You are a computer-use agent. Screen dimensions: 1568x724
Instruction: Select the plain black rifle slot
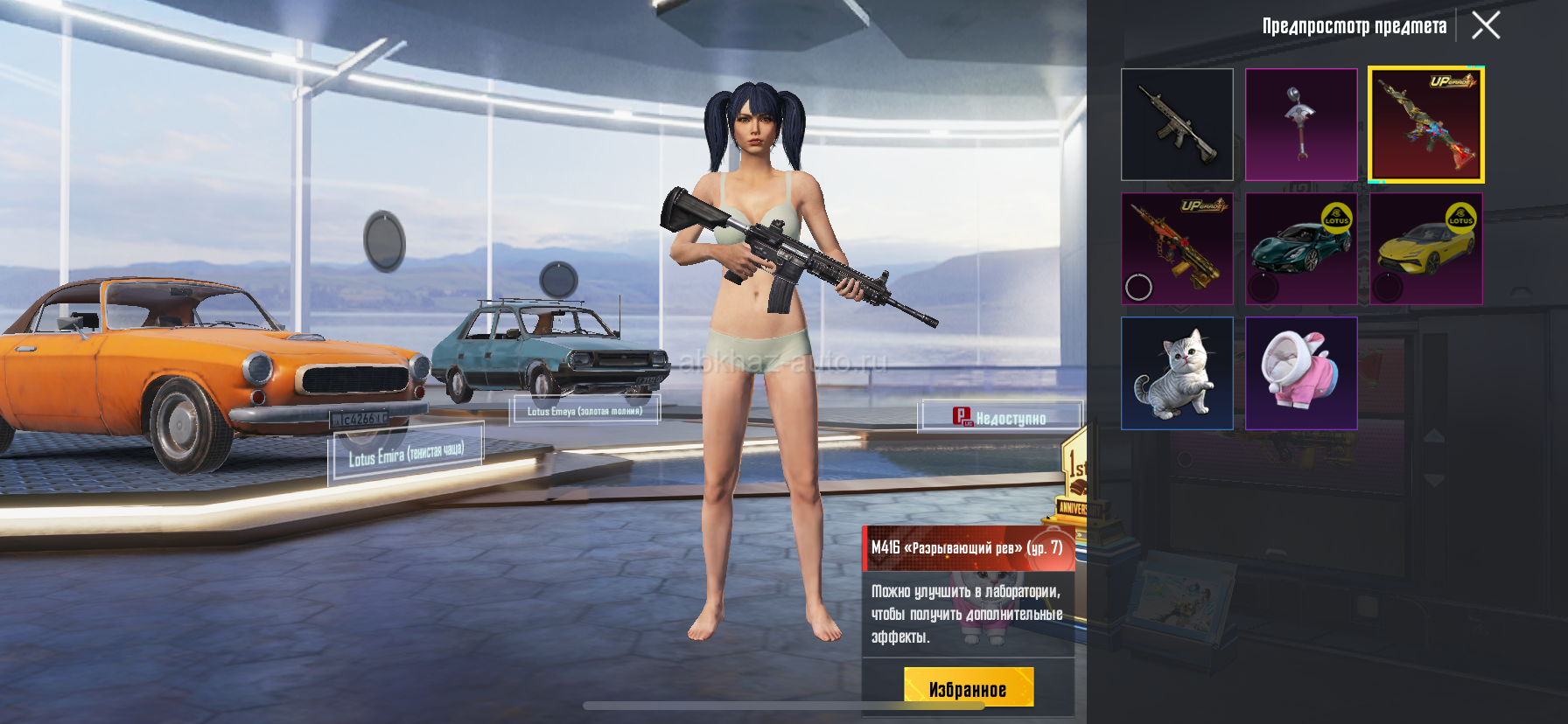point(1177,125)
